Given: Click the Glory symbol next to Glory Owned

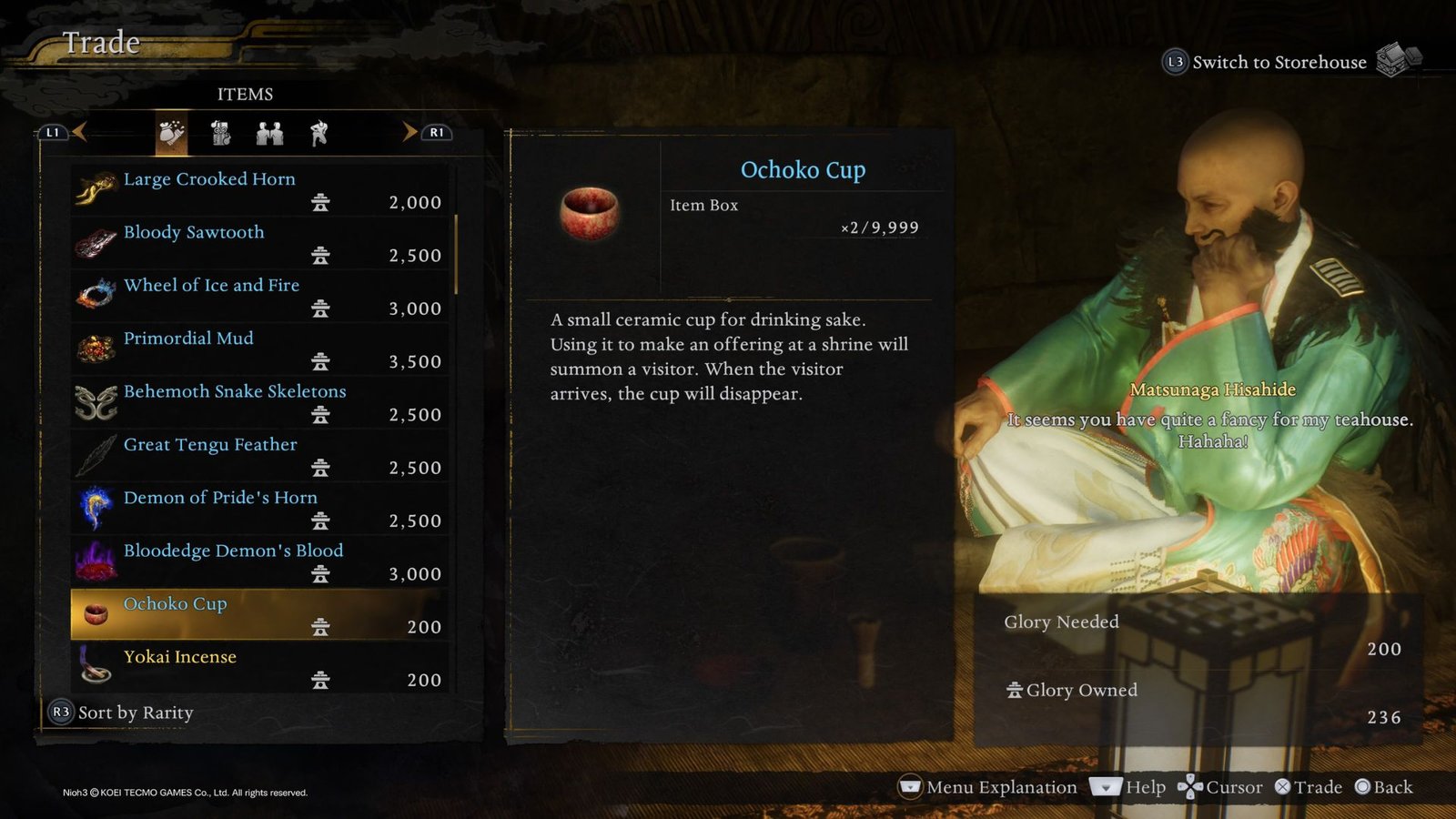Looking at the screenshot, I should 1016,691.
